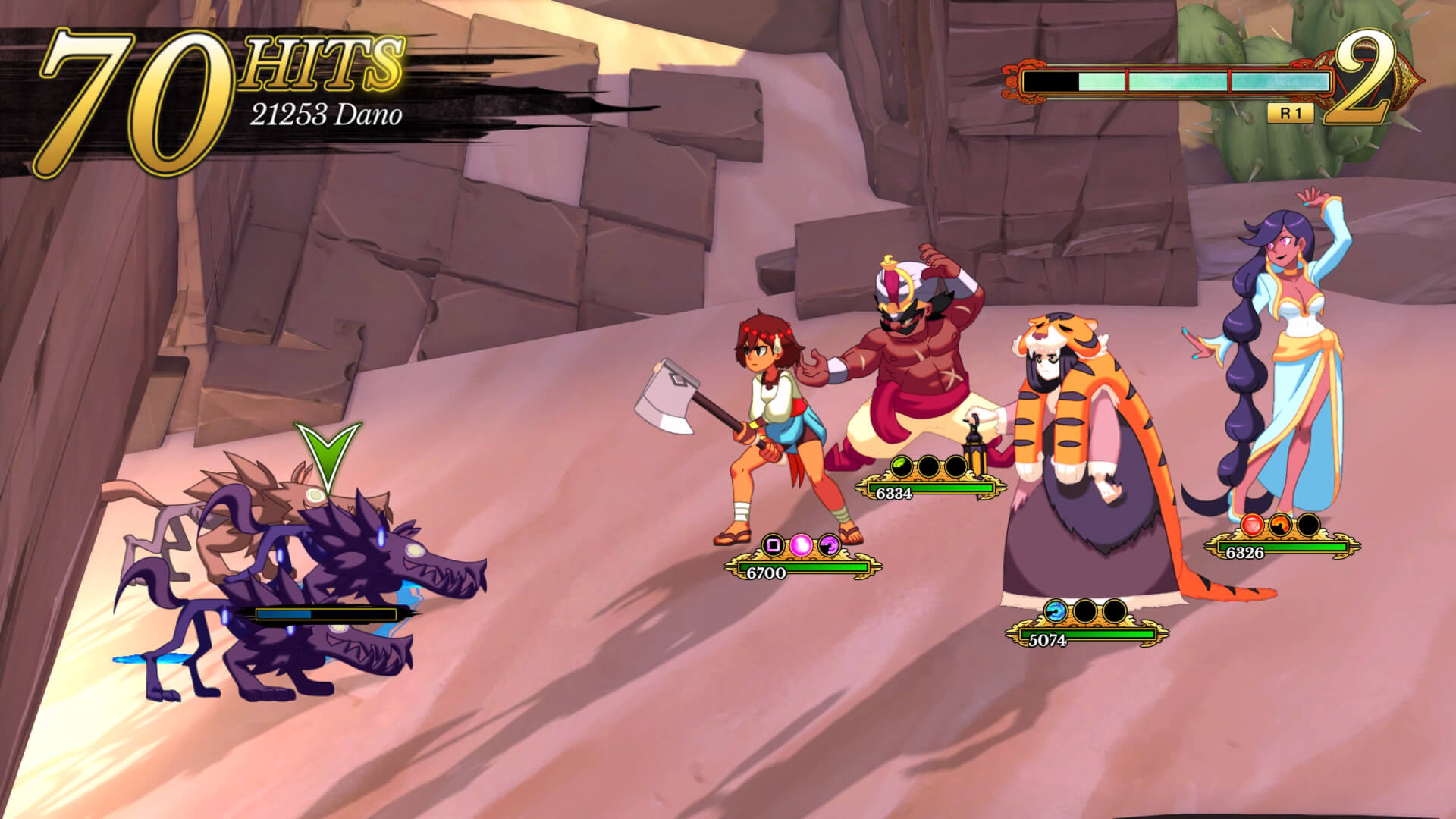Viewport: 1456px width, 819px height.
Task: Select the green recharging action orb
Action: (x=901, y=466)
